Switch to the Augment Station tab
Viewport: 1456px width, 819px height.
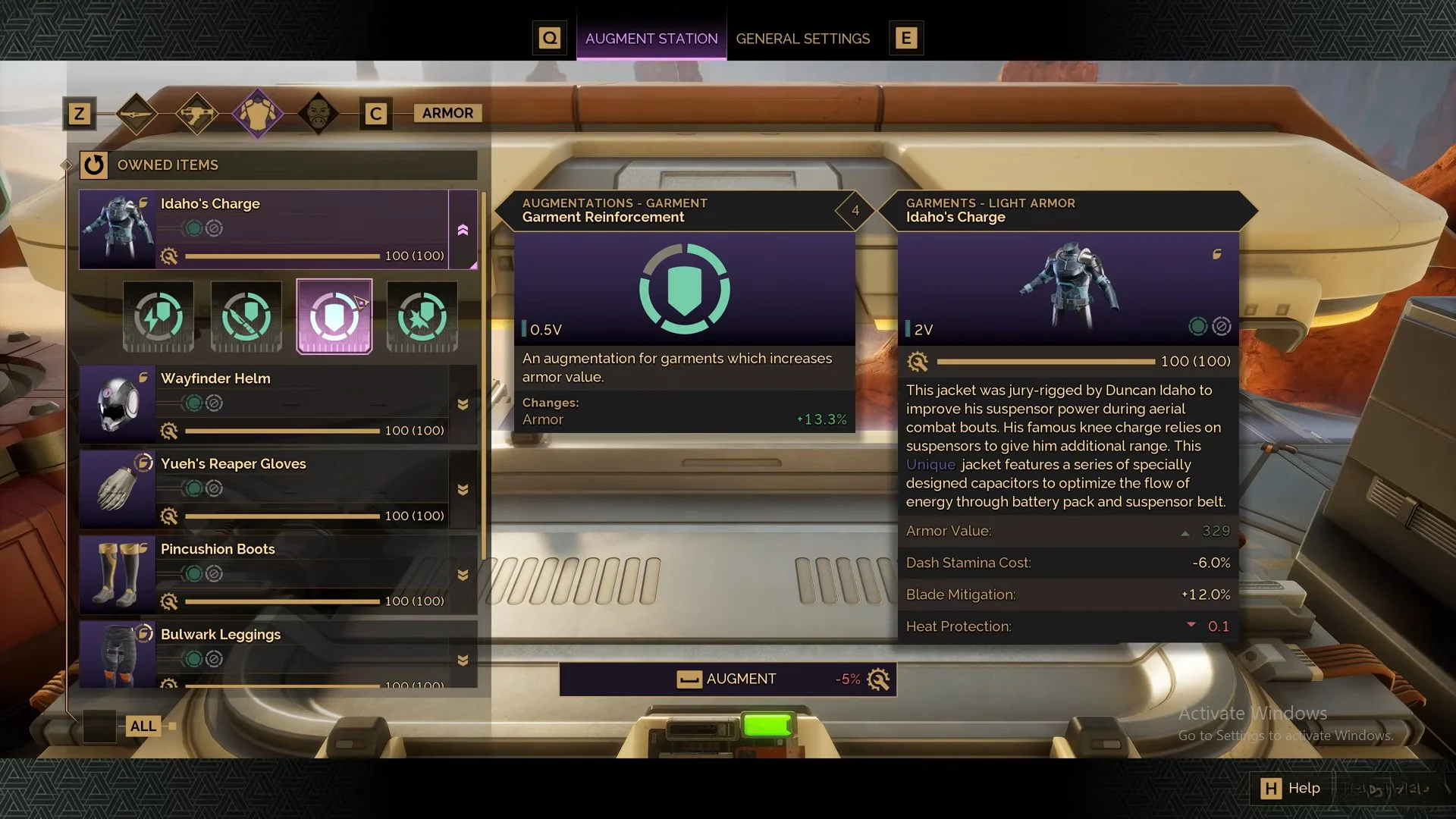coord(651,38)
